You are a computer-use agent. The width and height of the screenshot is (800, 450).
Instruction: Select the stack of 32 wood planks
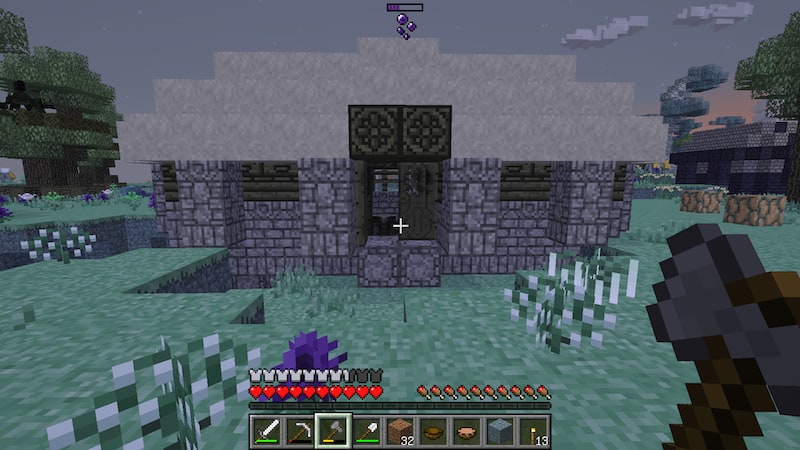[x=399, y=430]
